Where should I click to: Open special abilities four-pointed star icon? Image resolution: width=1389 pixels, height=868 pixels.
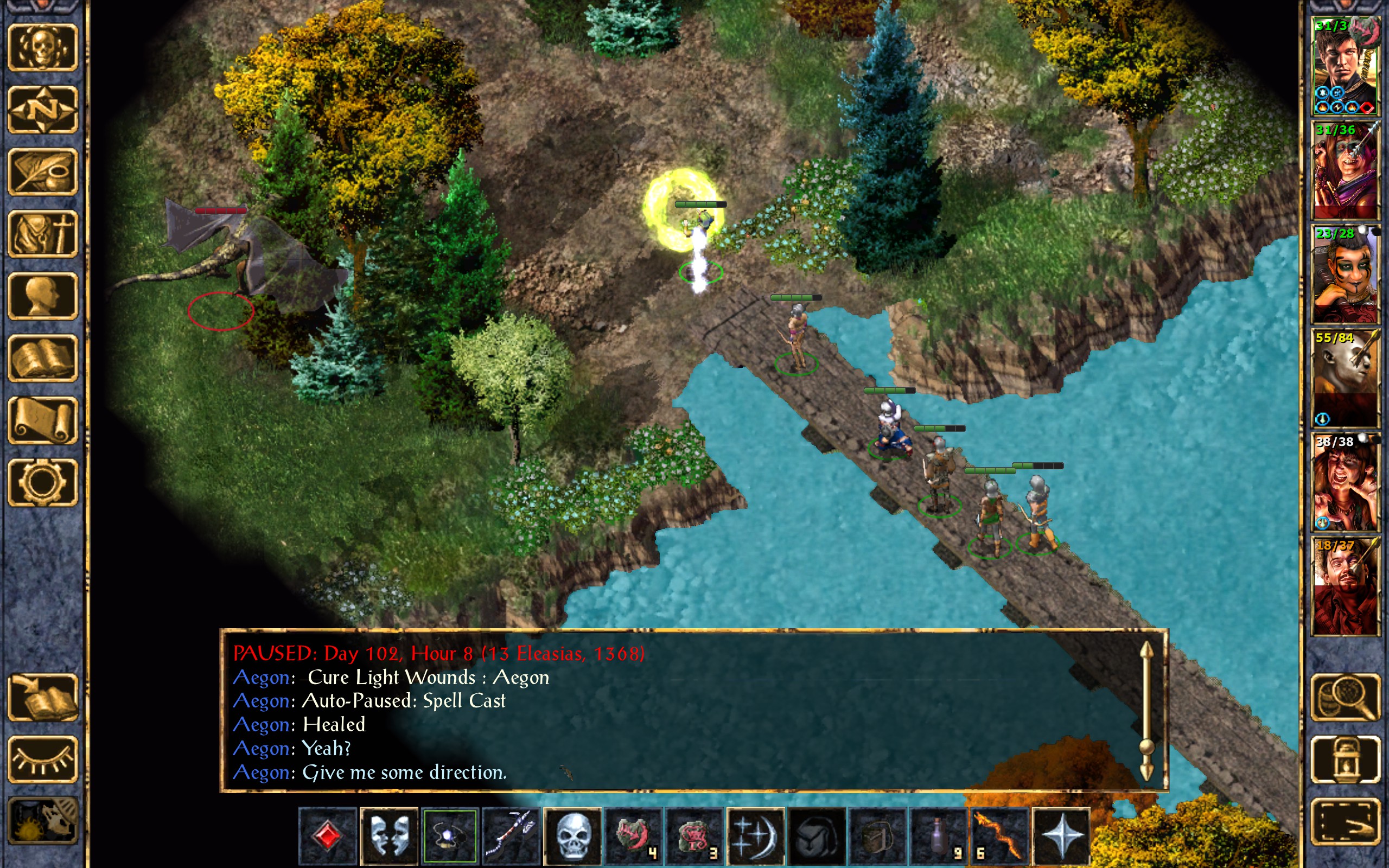coord(1061,836)
